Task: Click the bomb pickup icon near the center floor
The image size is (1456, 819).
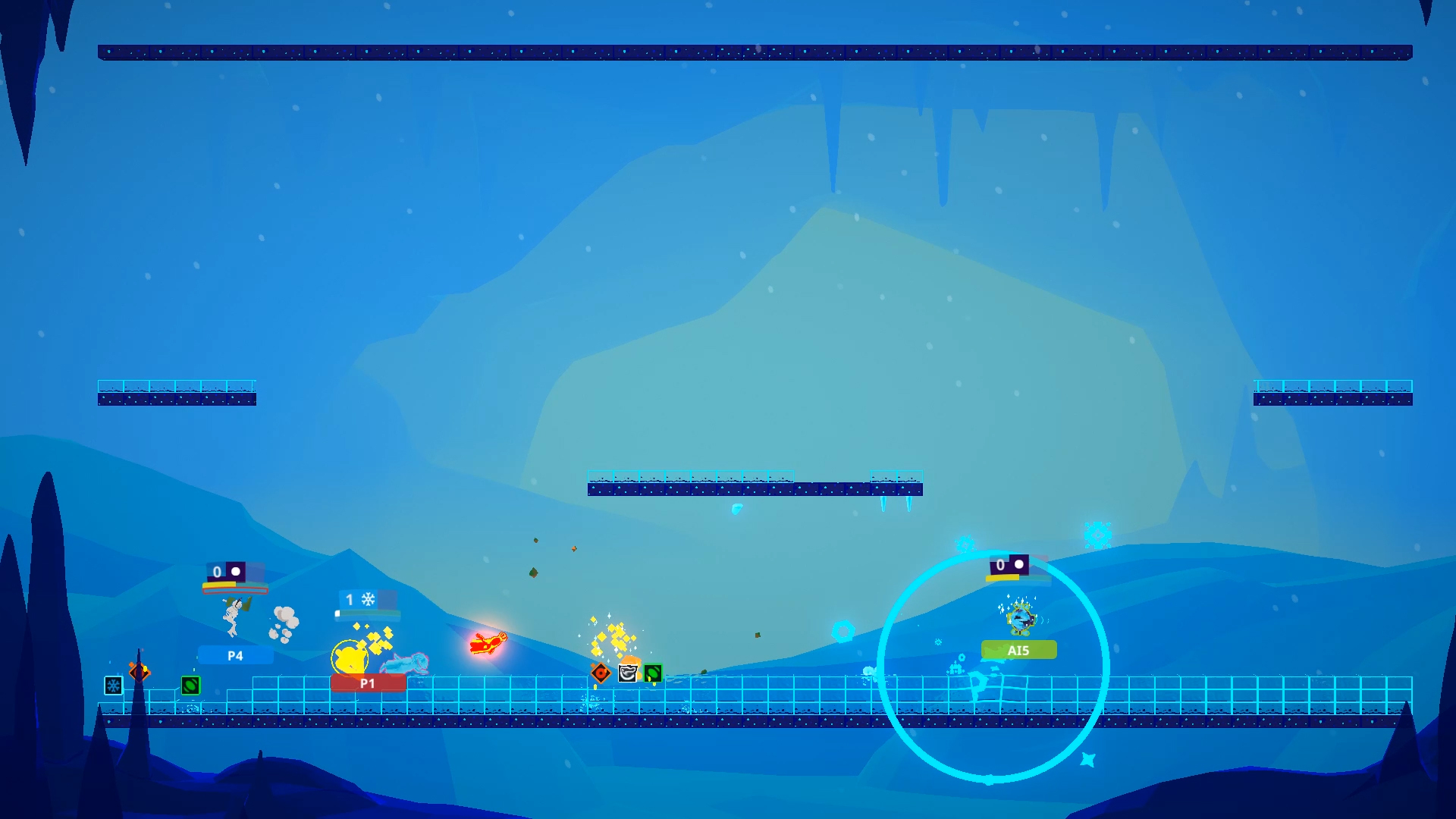Action: coord(629,672)
